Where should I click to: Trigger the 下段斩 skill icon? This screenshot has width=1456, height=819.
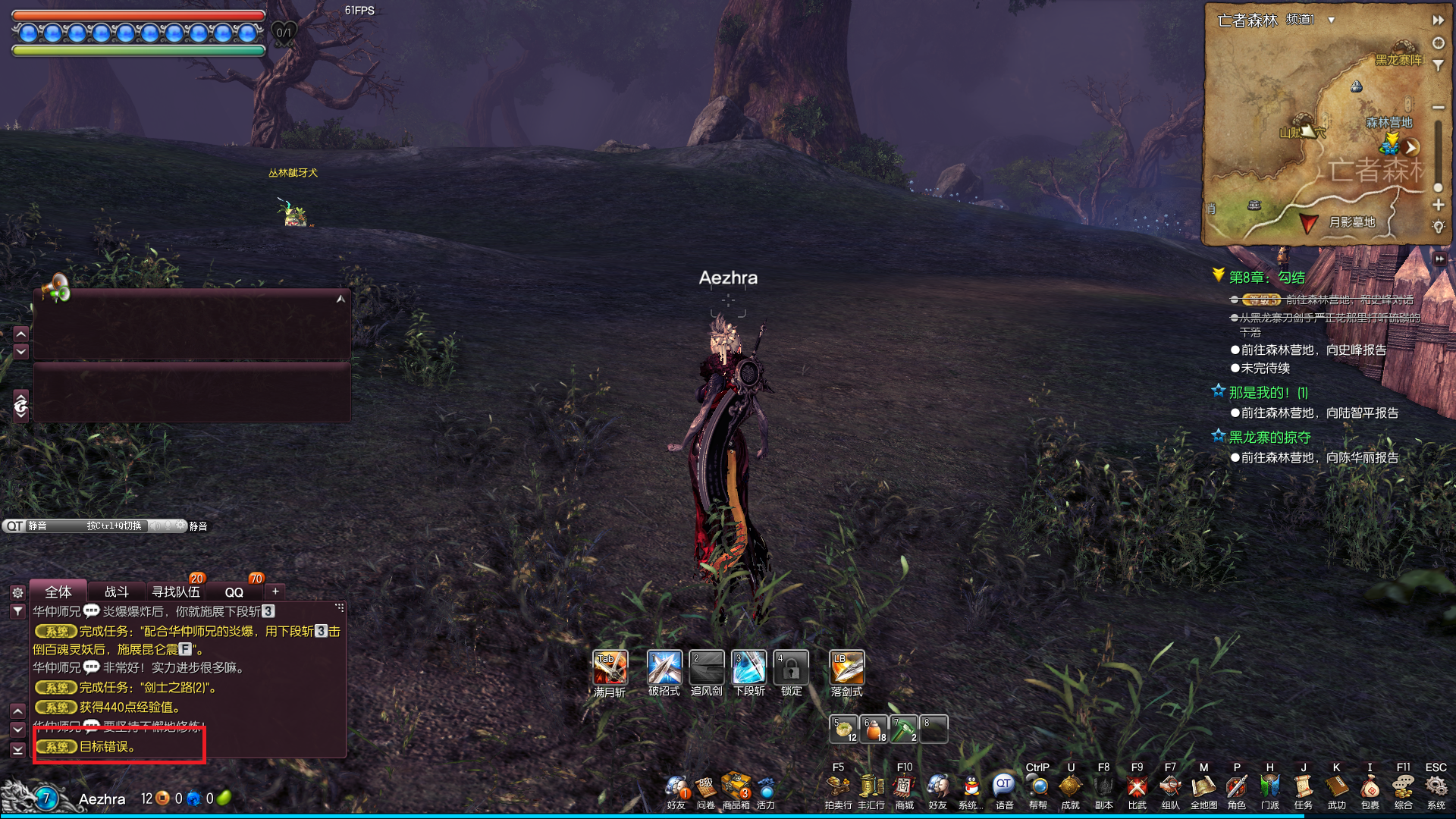[x=749, y=668]
